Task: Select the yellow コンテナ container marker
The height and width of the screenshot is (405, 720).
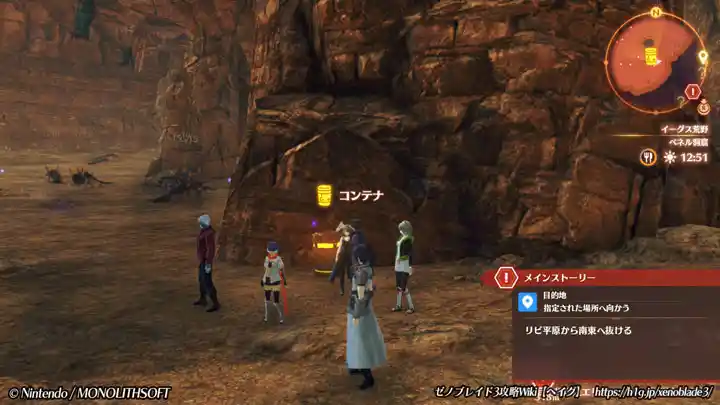Action: (x=324, y=194)
